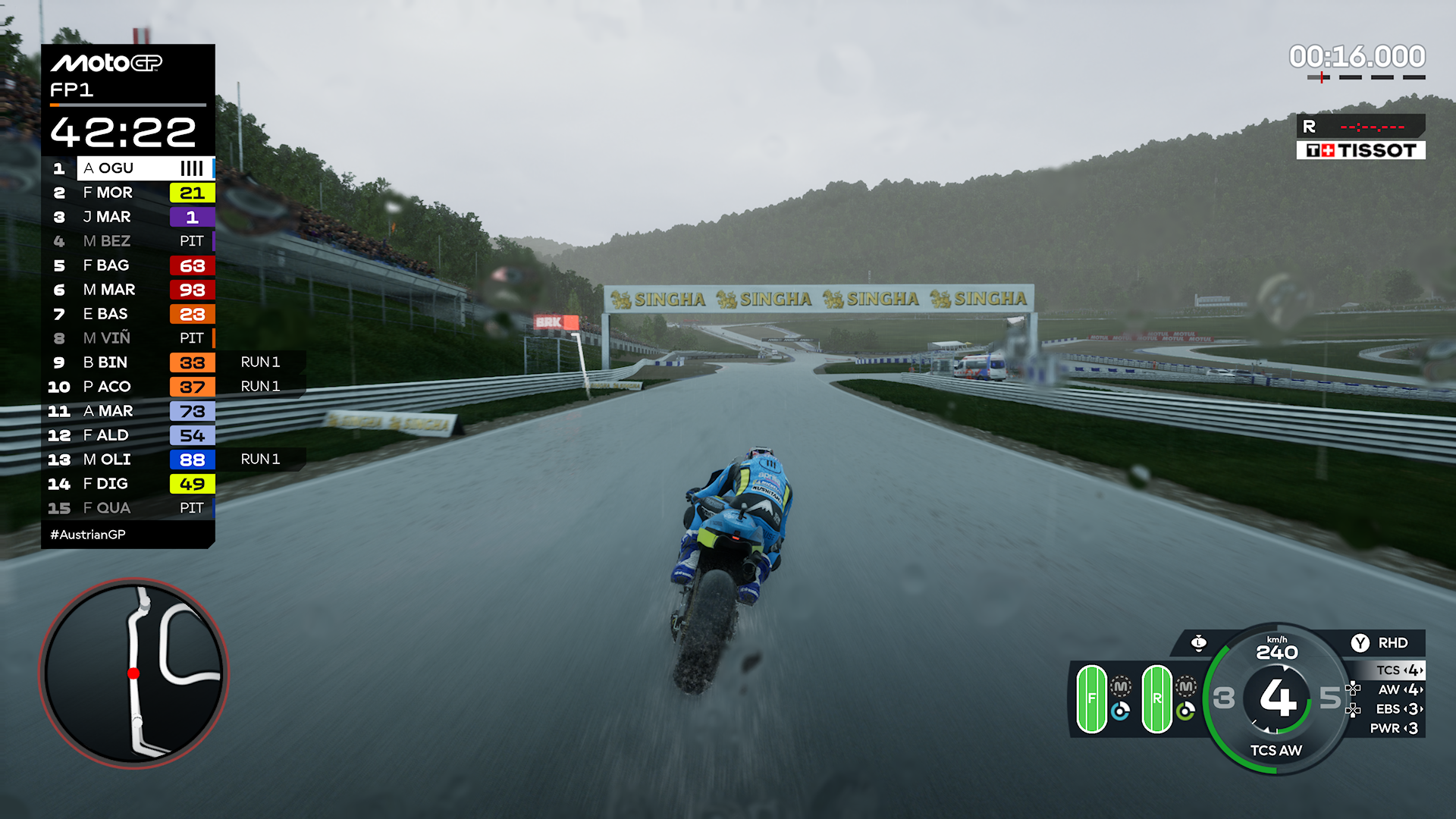This screenshot has height=819, width=1456.
Task: Select F QUA's pit row
Action: (129, 508)
